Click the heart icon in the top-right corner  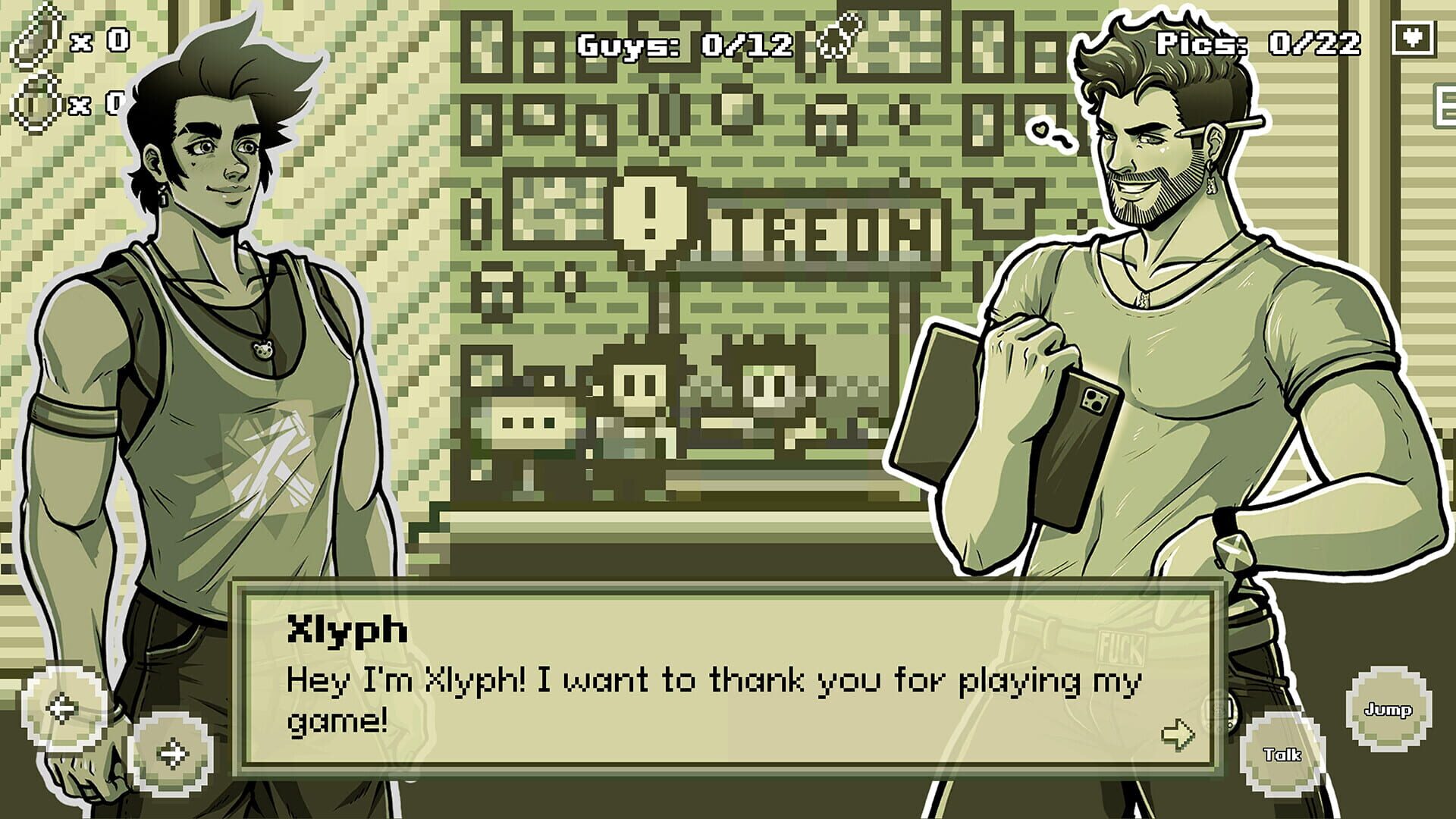[x=1415, y=36]
